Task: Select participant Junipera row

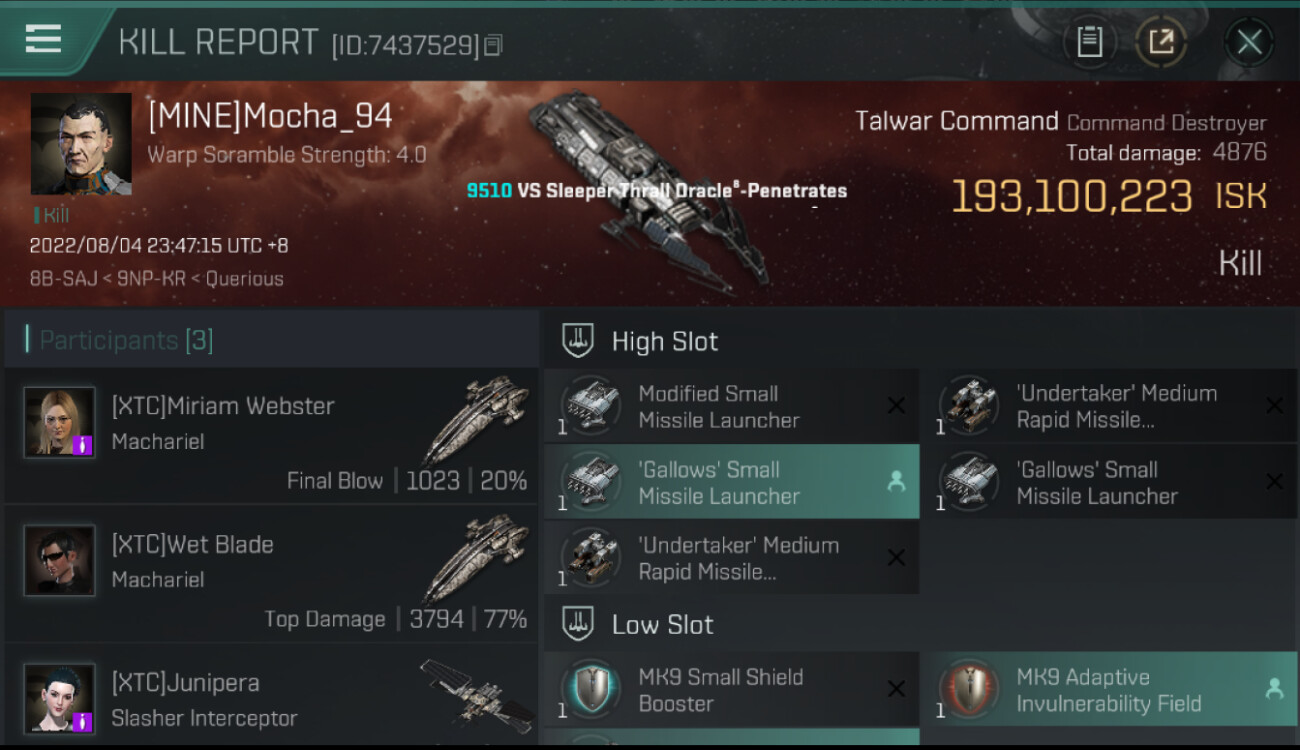Action: click(272, 698)
